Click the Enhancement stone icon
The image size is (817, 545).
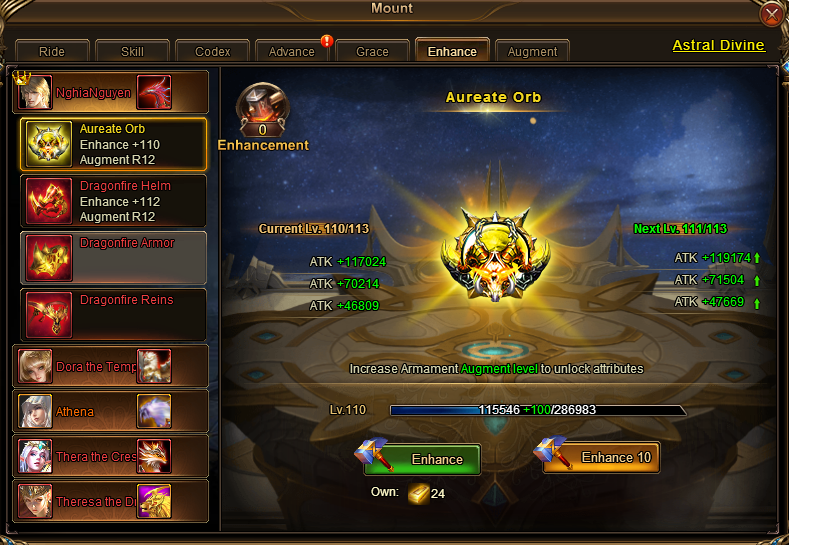tap(263, 108)
